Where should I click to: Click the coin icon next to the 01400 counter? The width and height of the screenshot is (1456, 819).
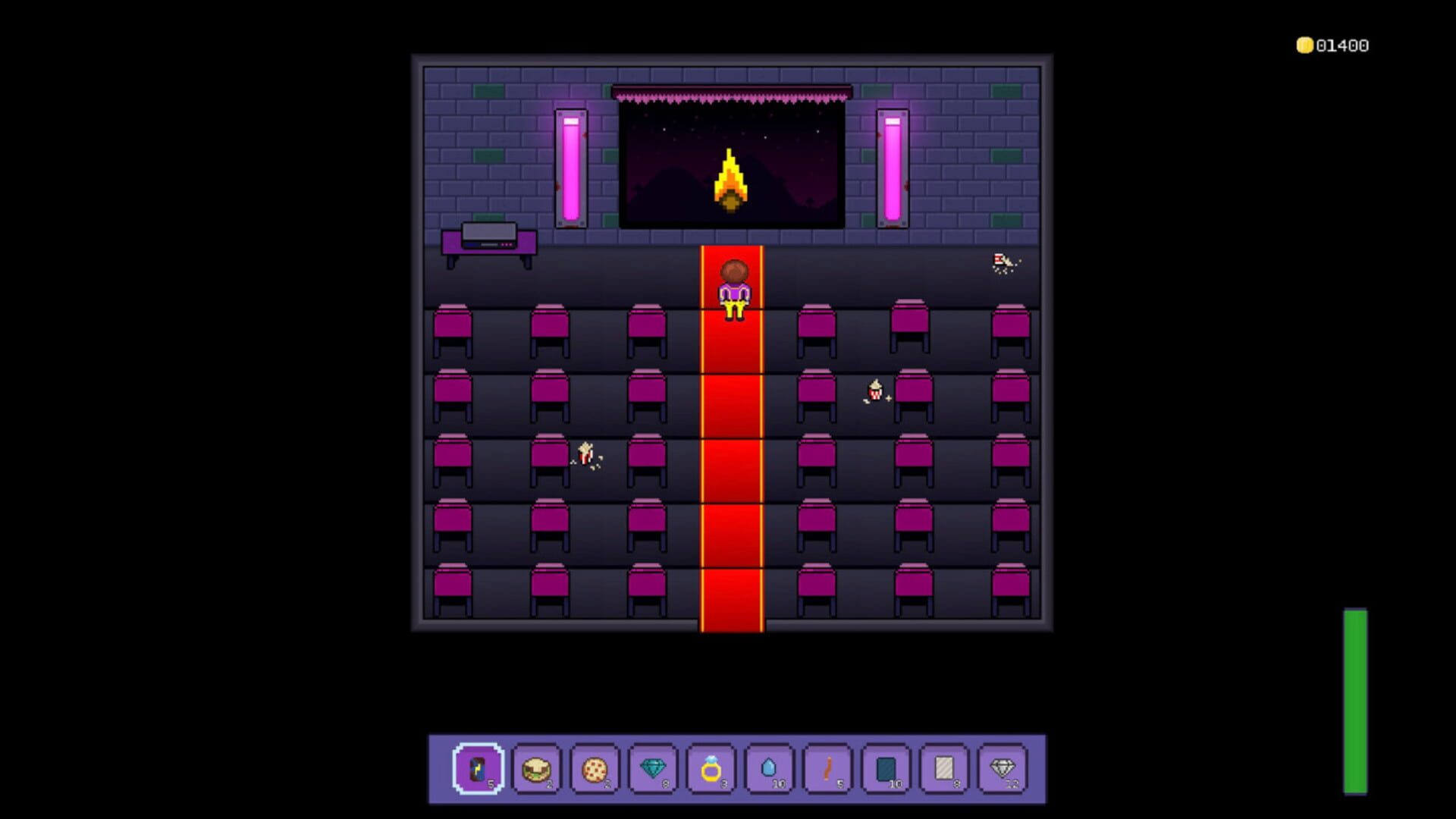(x=1306, y=45)
